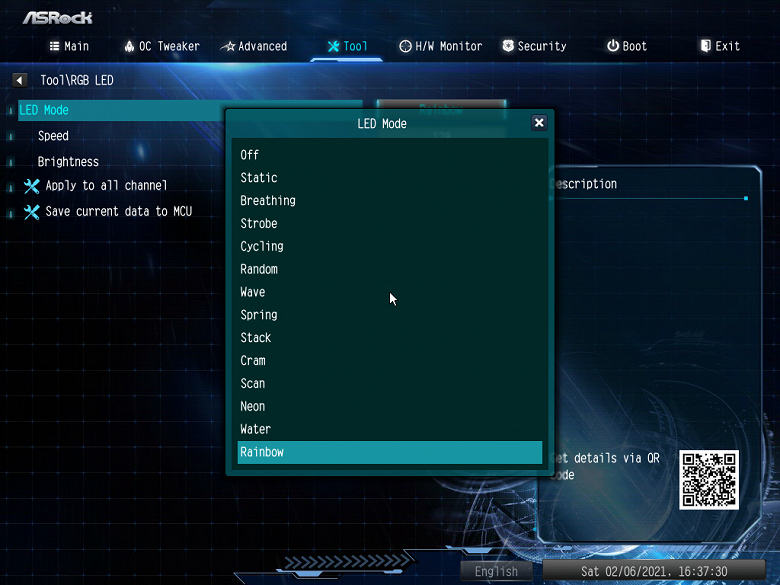
Task: Select Strobe in the mode list
Action: tap(259, 224)
